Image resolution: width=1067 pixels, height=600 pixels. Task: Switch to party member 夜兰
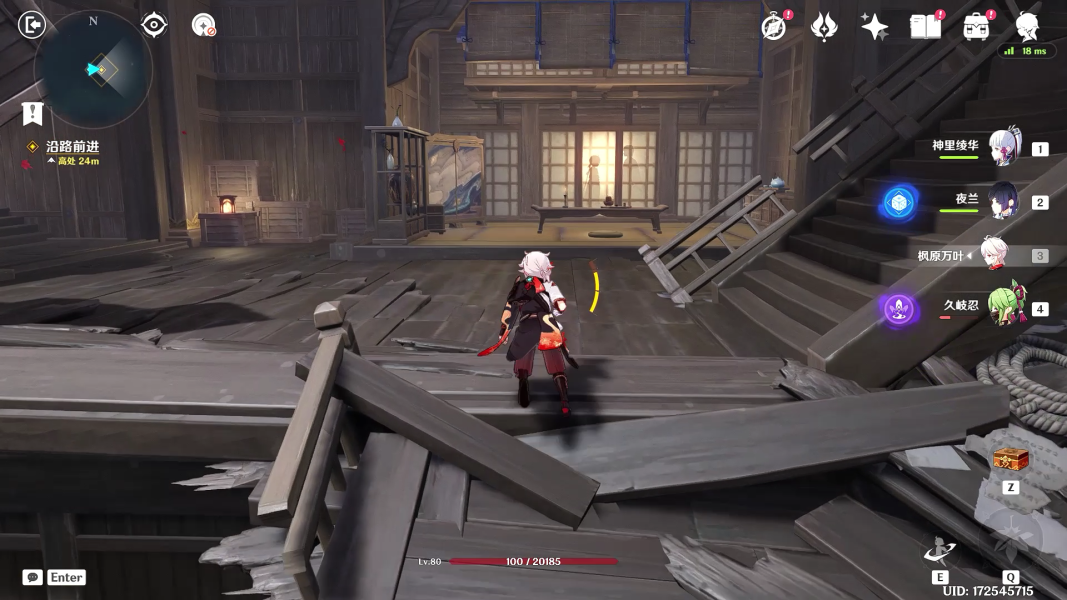[1003, 202]
